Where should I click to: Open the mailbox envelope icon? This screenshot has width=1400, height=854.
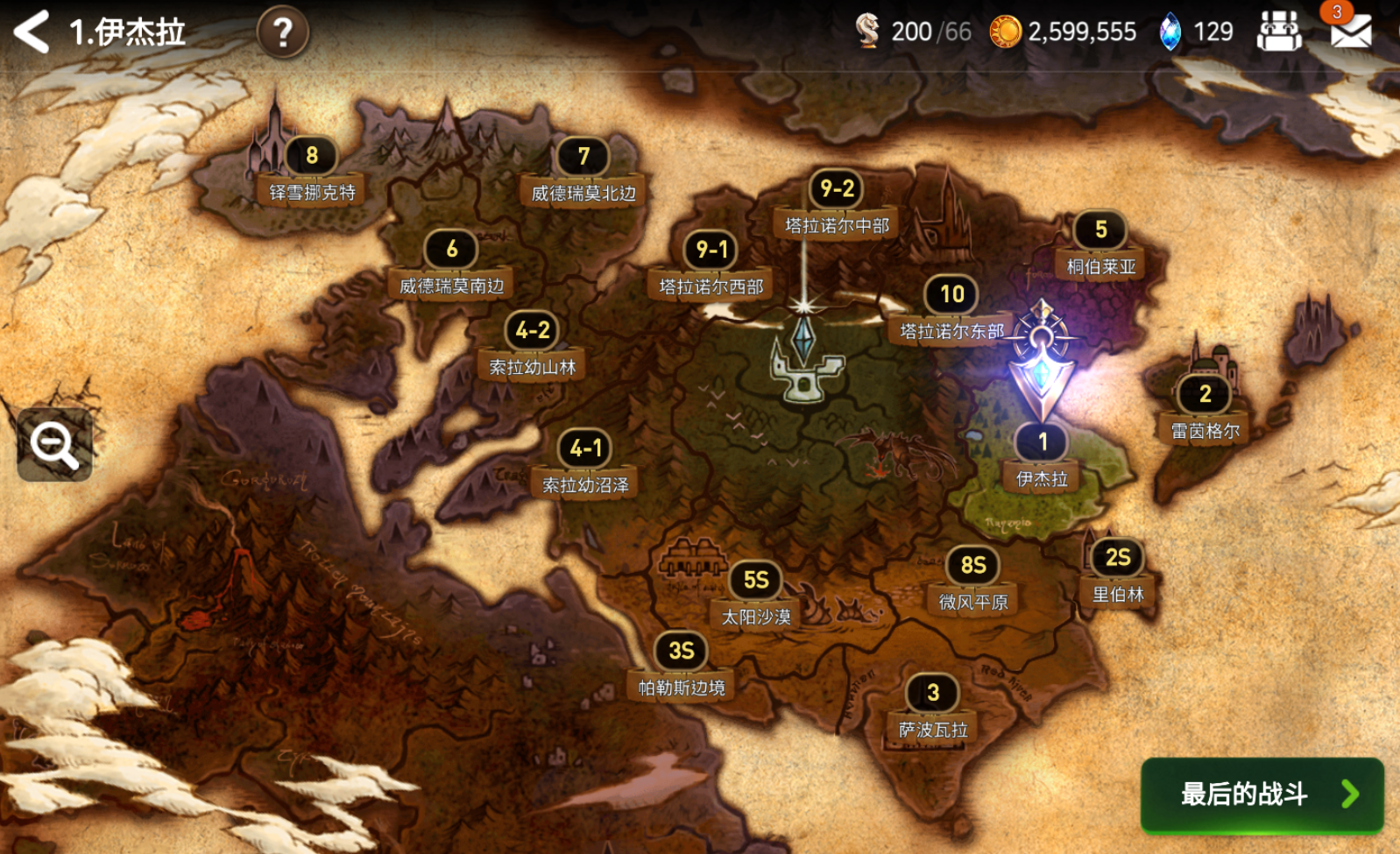click(x=1350, y=32)
